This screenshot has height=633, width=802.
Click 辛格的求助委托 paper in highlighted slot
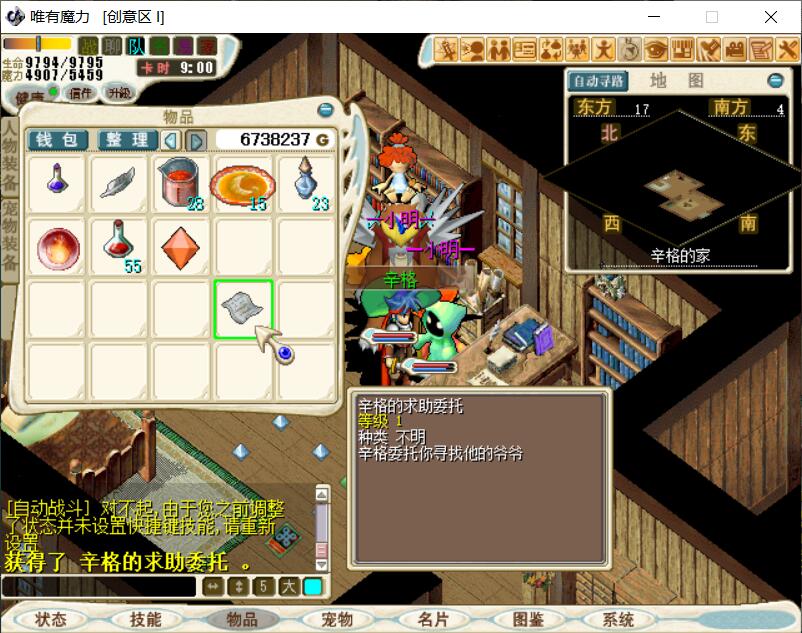(x=243, y=308)
